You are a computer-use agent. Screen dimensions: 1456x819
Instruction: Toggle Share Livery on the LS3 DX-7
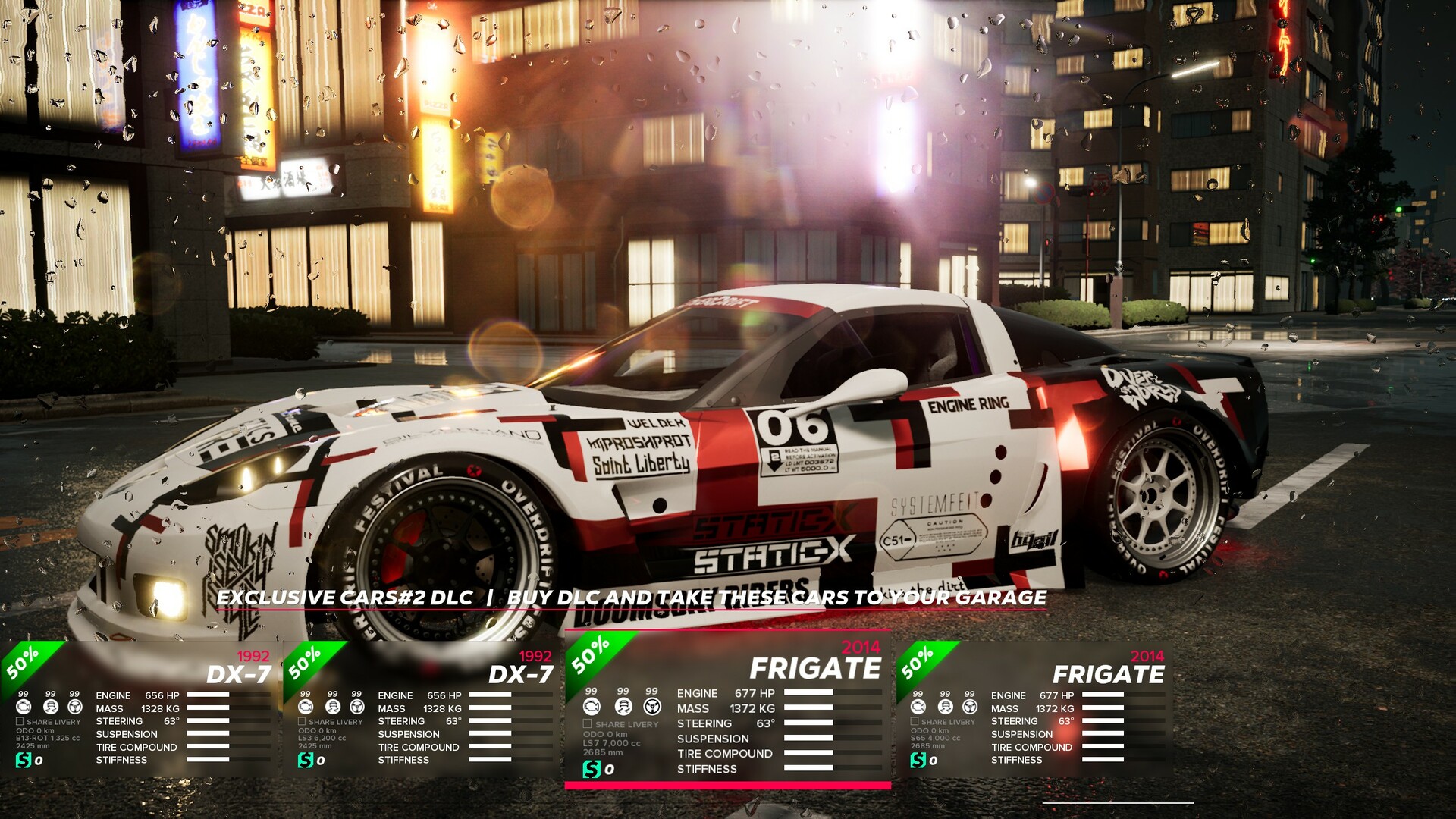point(303,722)
